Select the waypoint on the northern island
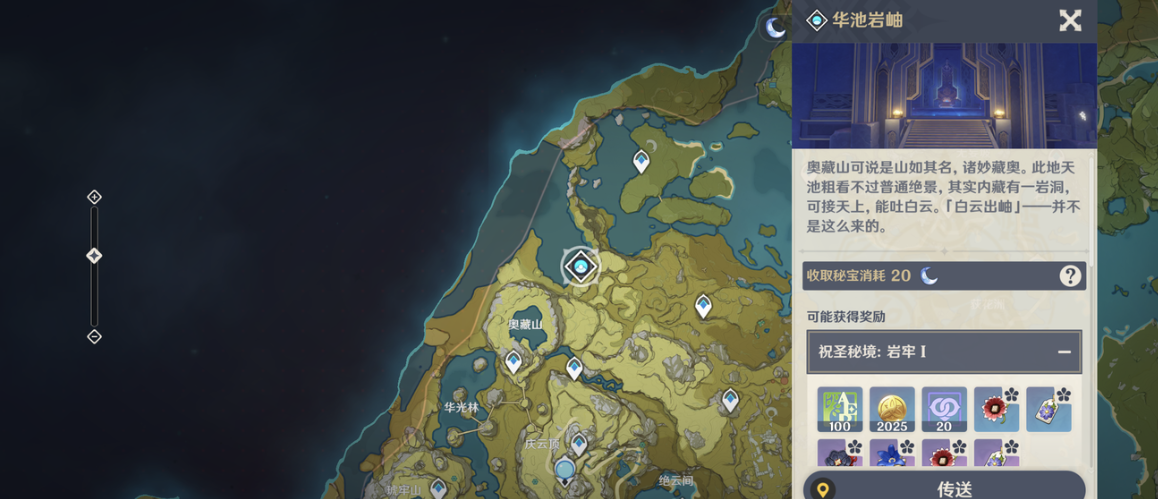 pyautogui.click(x=641, y=160)
